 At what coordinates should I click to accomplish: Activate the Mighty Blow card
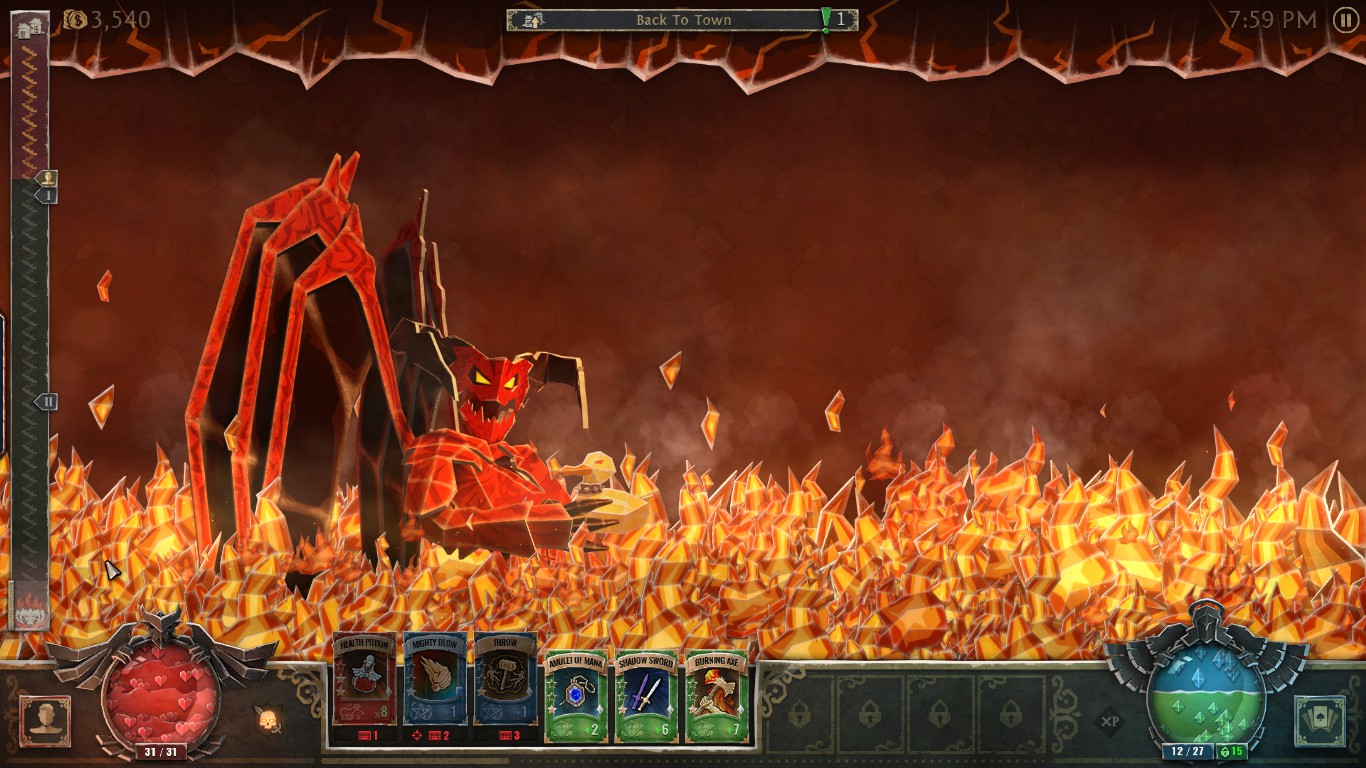[435, 679]
